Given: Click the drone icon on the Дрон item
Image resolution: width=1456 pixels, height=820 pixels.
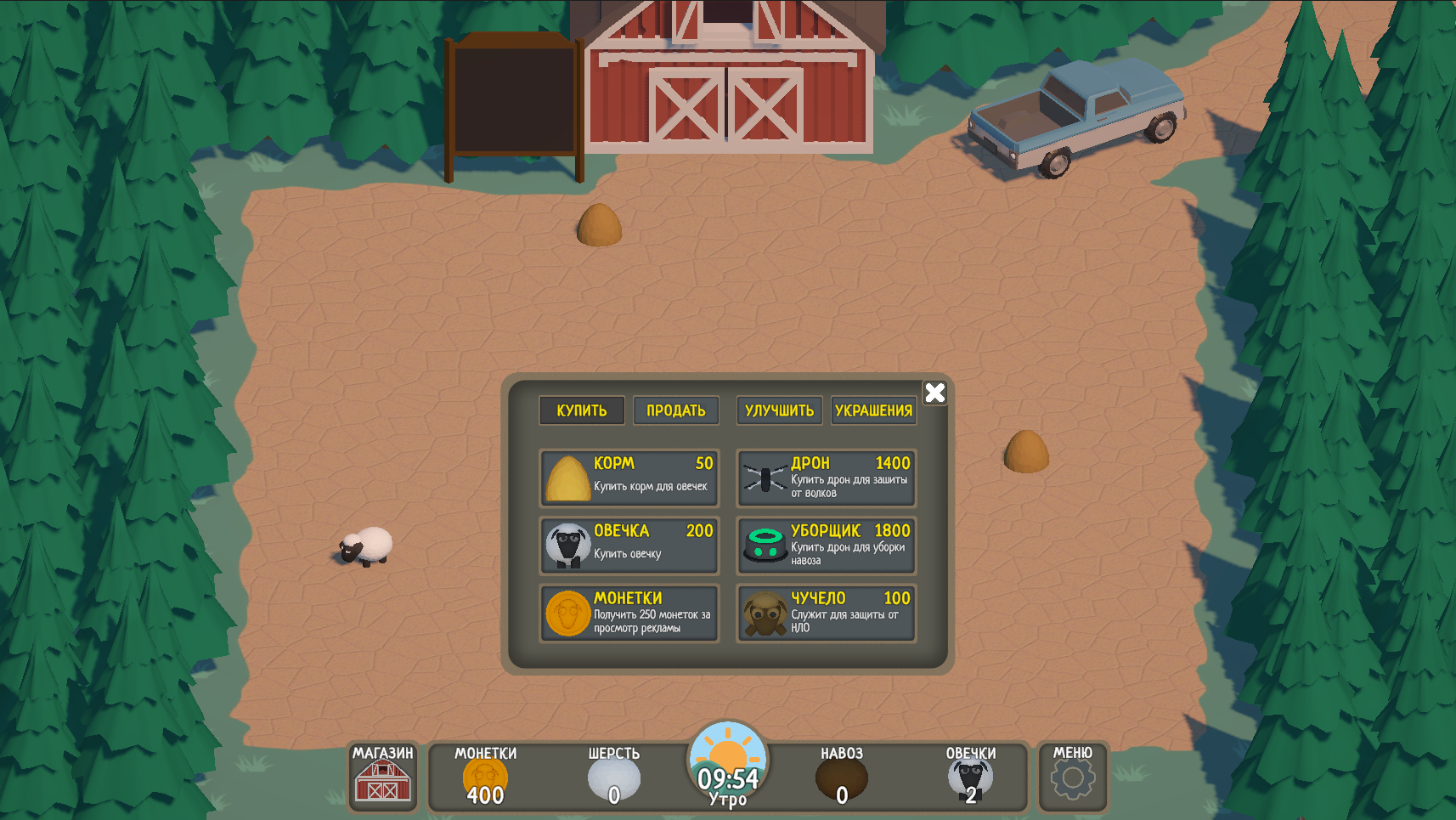Looking at the screenshot, I should pos(765,478).
